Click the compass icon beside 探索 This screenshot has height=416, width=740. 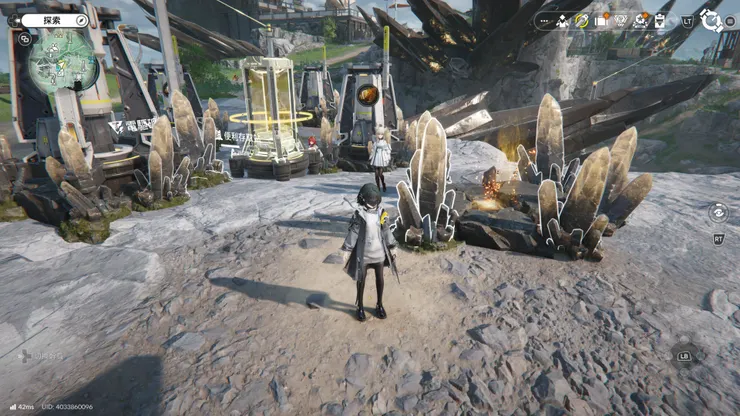point(82,20)
